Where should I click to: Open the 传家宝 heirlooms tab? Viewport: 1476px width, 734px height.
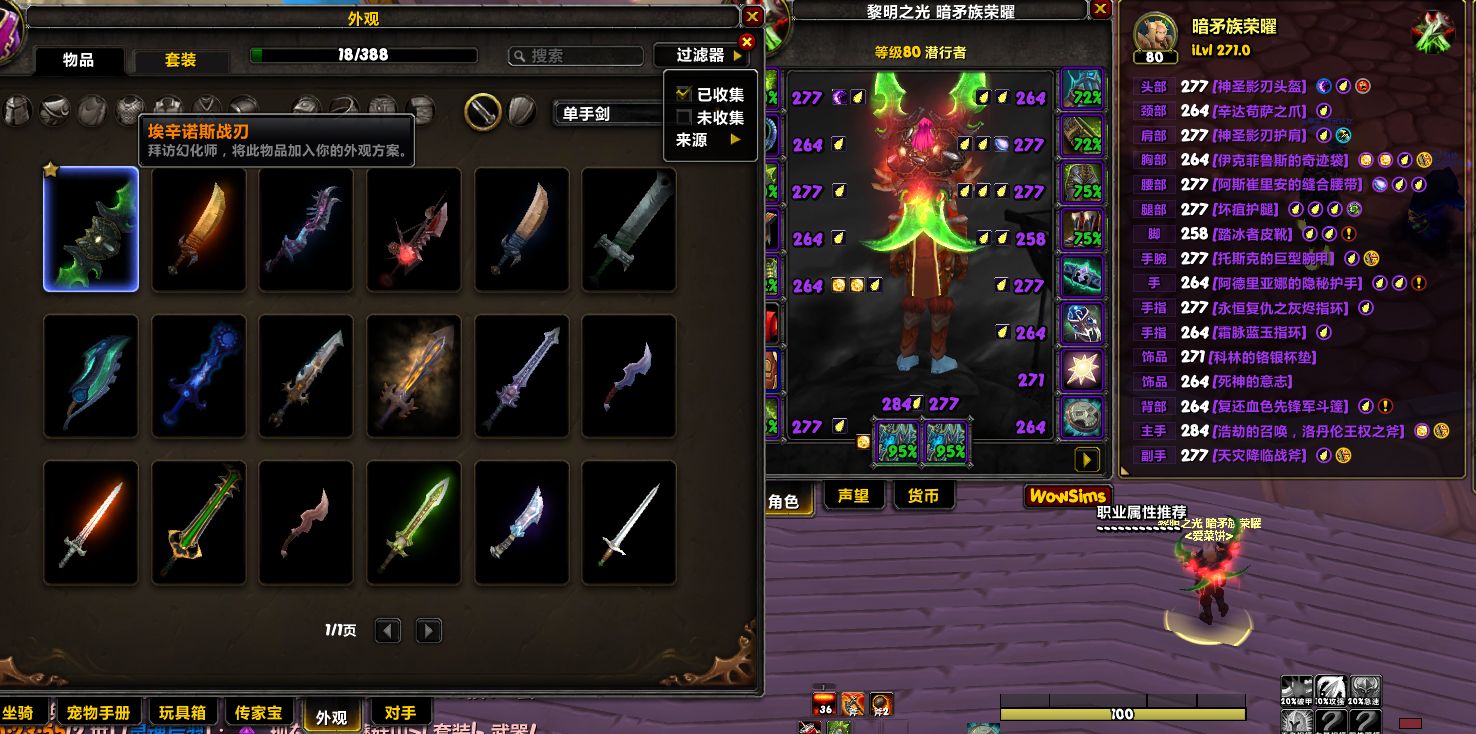coord(258,713)
